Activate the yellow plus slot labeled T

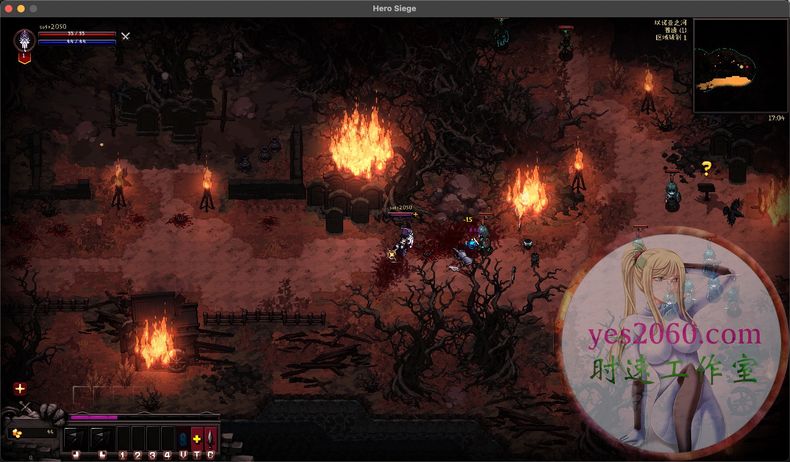(196, 438)
